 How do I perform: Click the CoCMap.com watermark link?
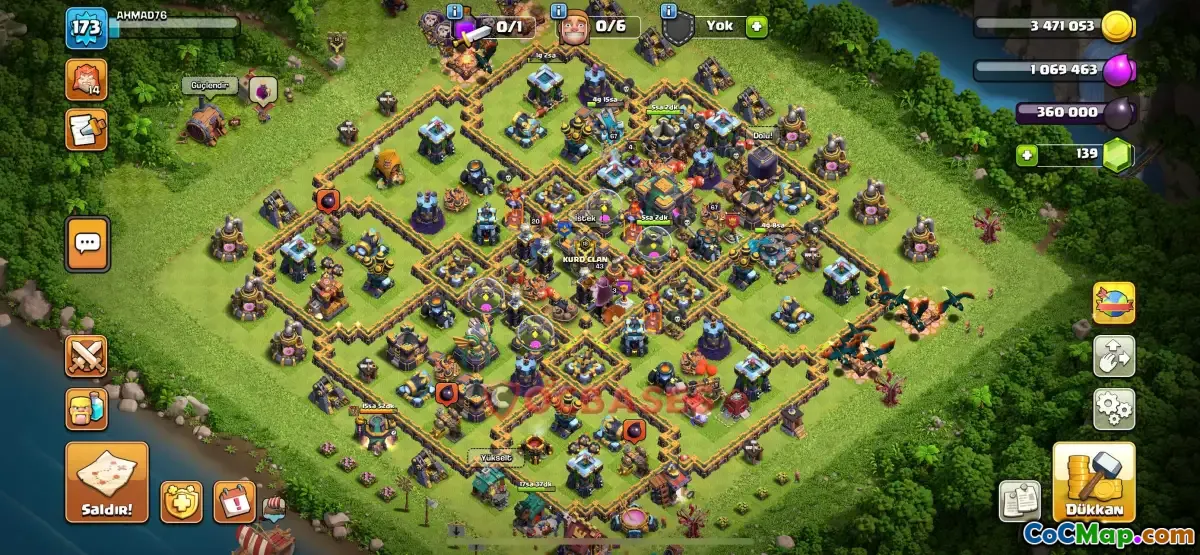point(1107,535)
